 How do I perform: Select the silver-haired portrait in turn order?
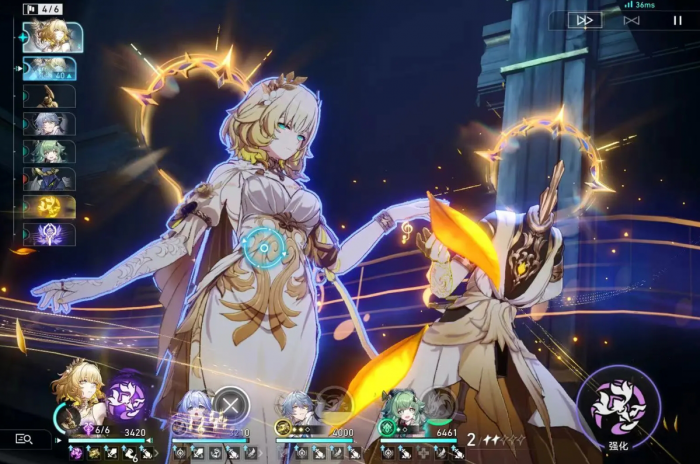(x=50, y=124)
